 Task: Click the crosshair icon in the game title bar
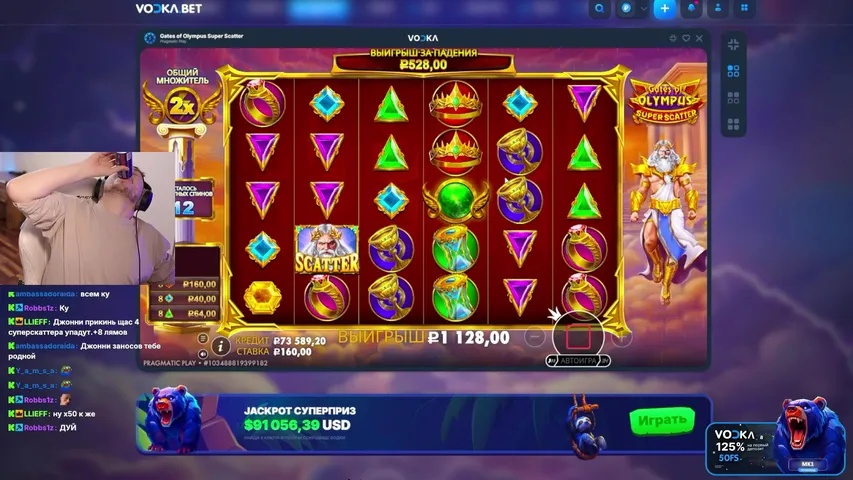tap(672, 39)
